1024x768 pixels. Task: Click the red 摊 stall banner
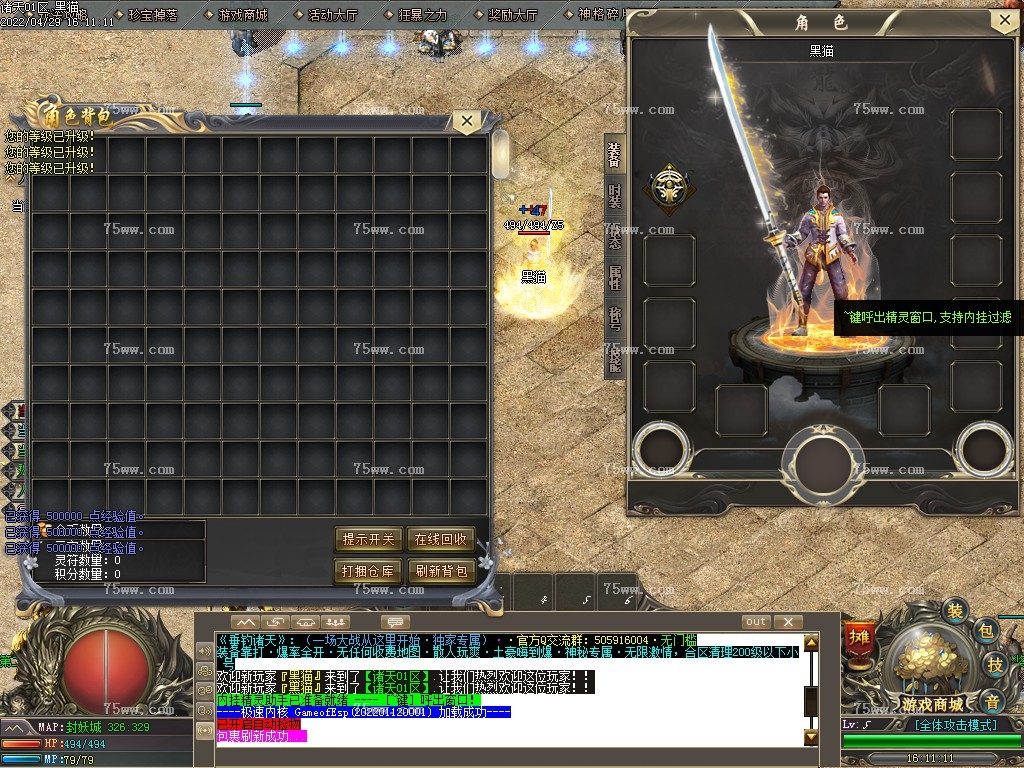click(858, 637)
